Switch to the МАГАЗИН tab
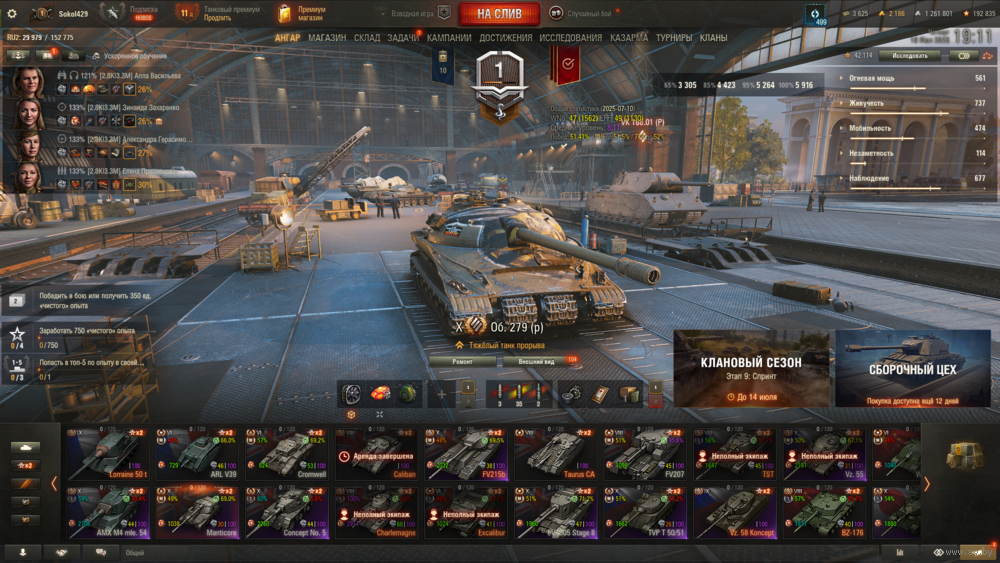This screenshot has width=1000, height=563. tap(327, 38)
